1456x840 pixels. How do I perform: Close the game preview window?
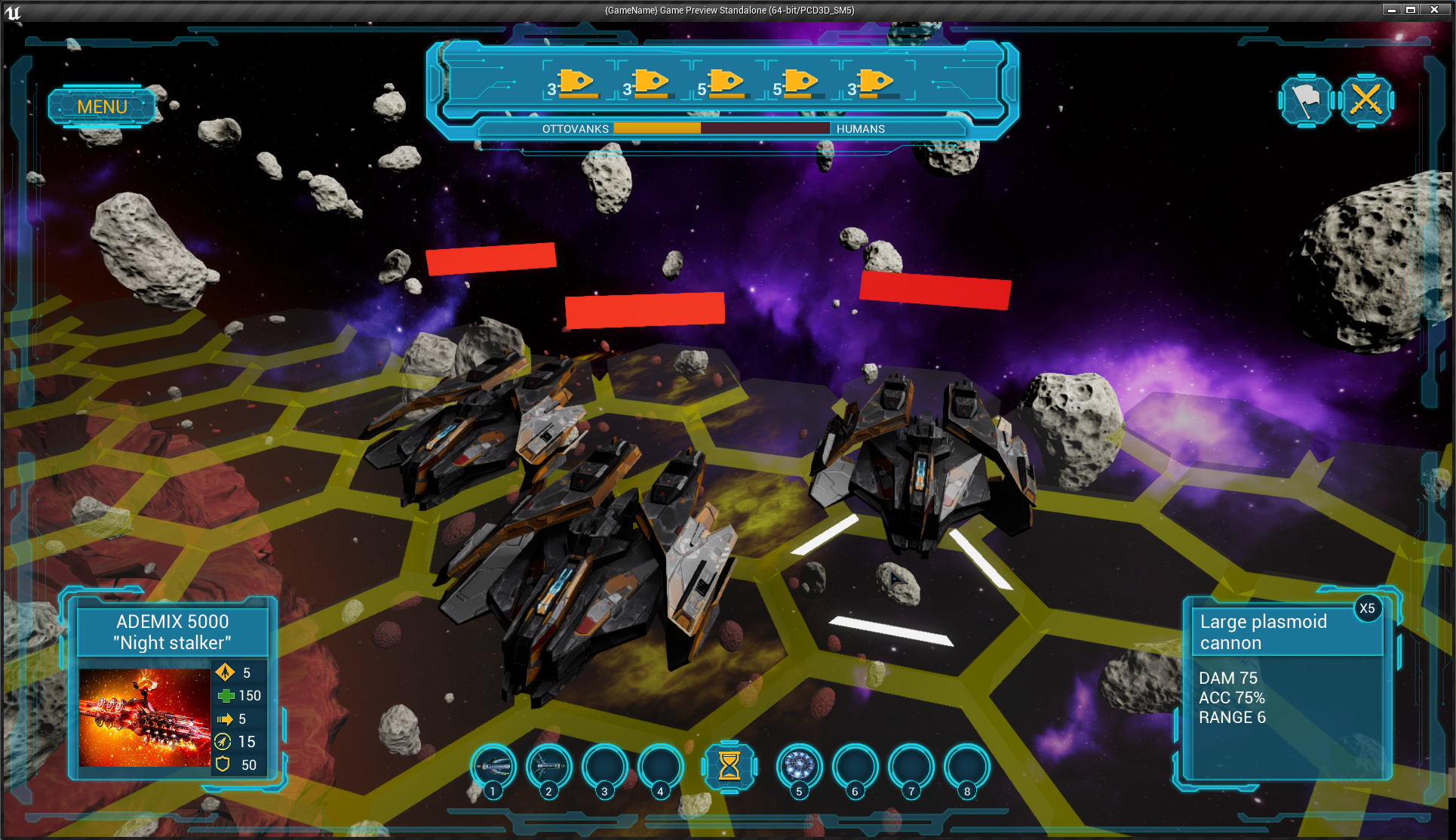[x=1434, y=10]
